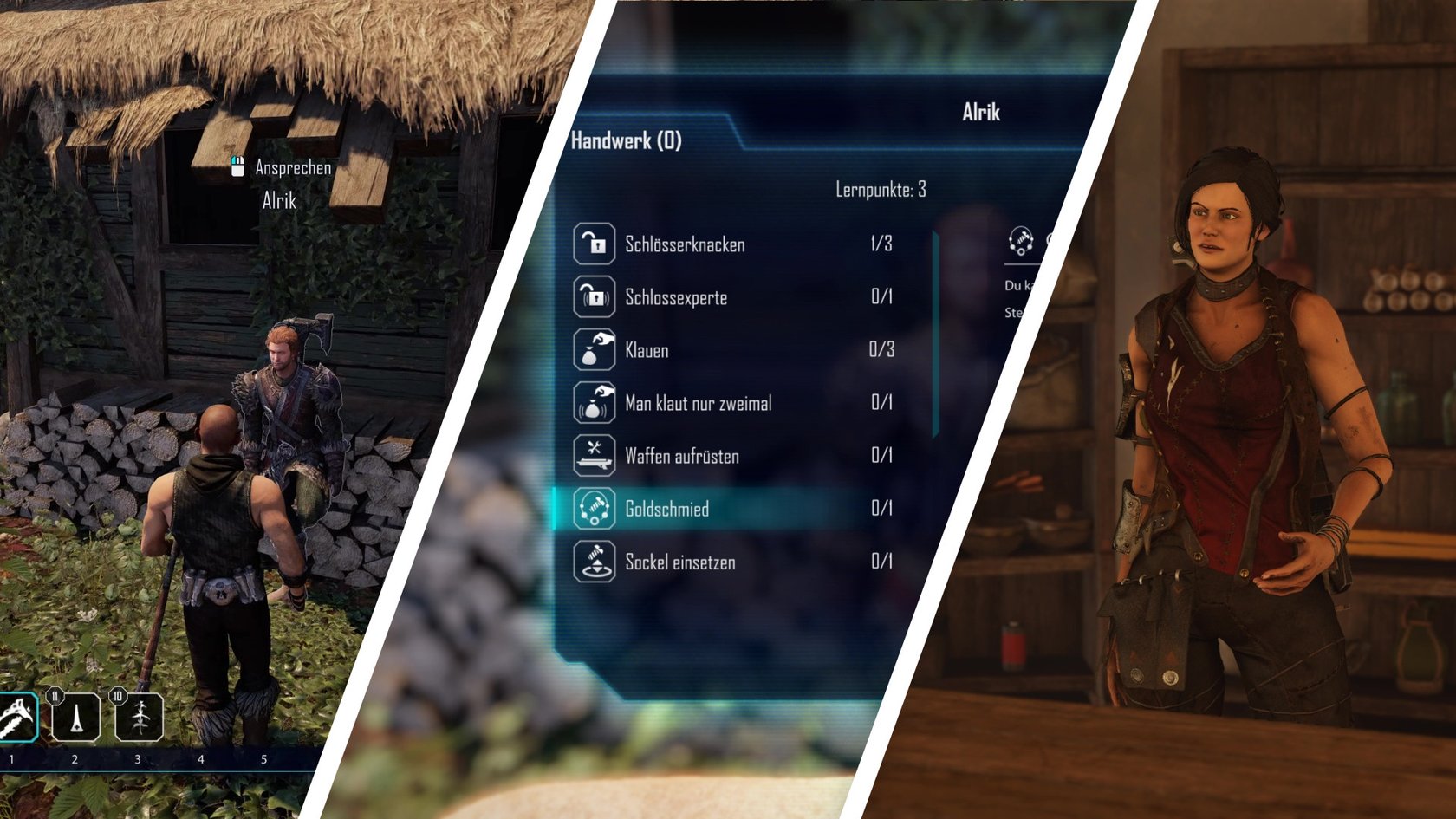Click the Alrik name header
The width and height of the screenshot is (1456, 819).
point(980,111)
